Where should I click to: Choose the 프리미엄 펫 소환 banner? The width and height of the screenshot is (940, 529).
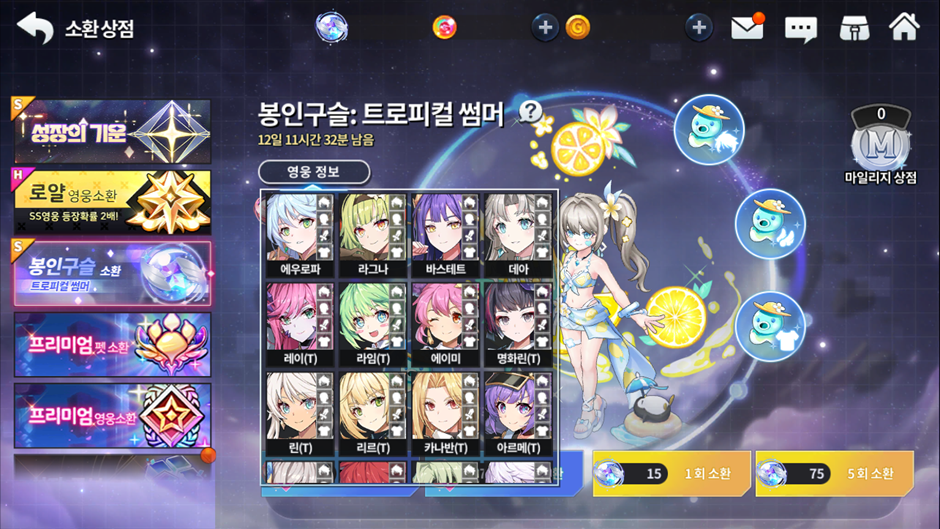click(112, 344)
